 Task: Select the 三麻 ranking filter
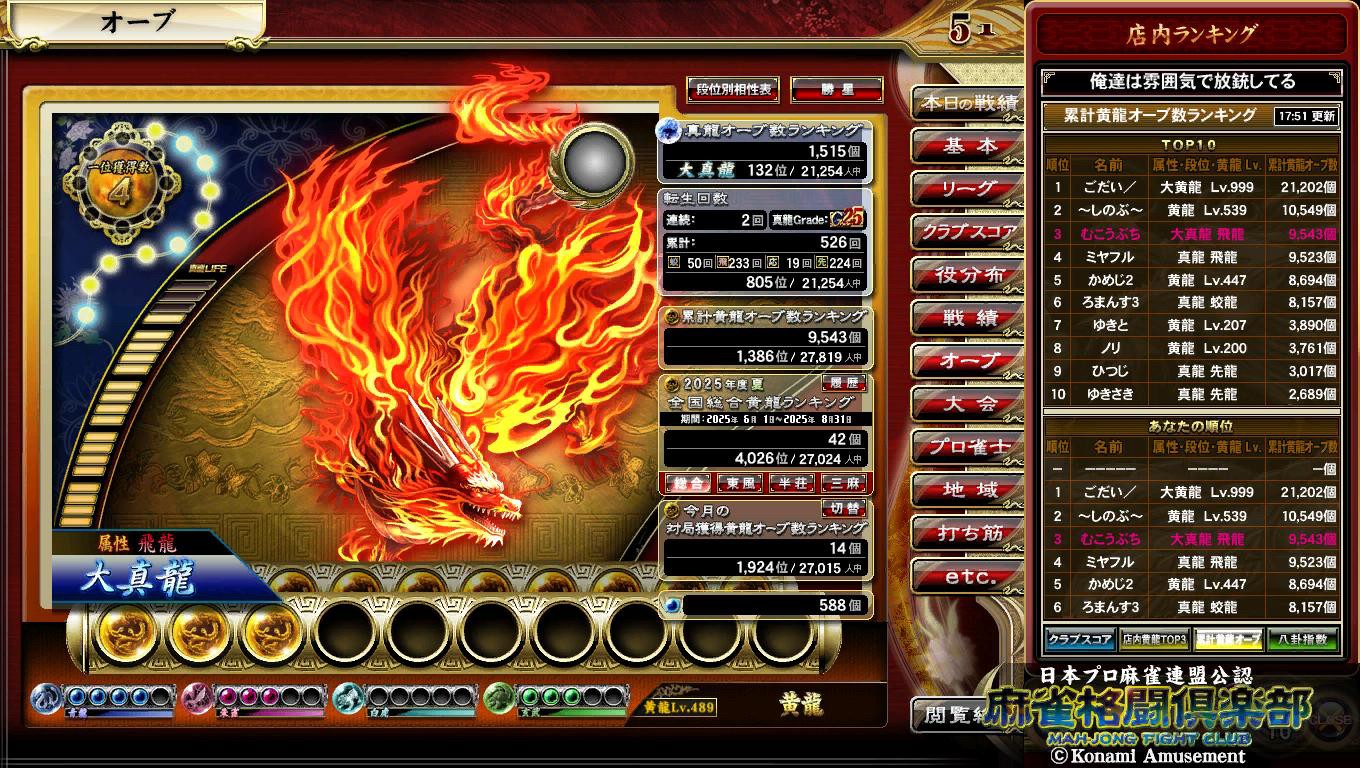pyautogui.click(x=844, y=484)
